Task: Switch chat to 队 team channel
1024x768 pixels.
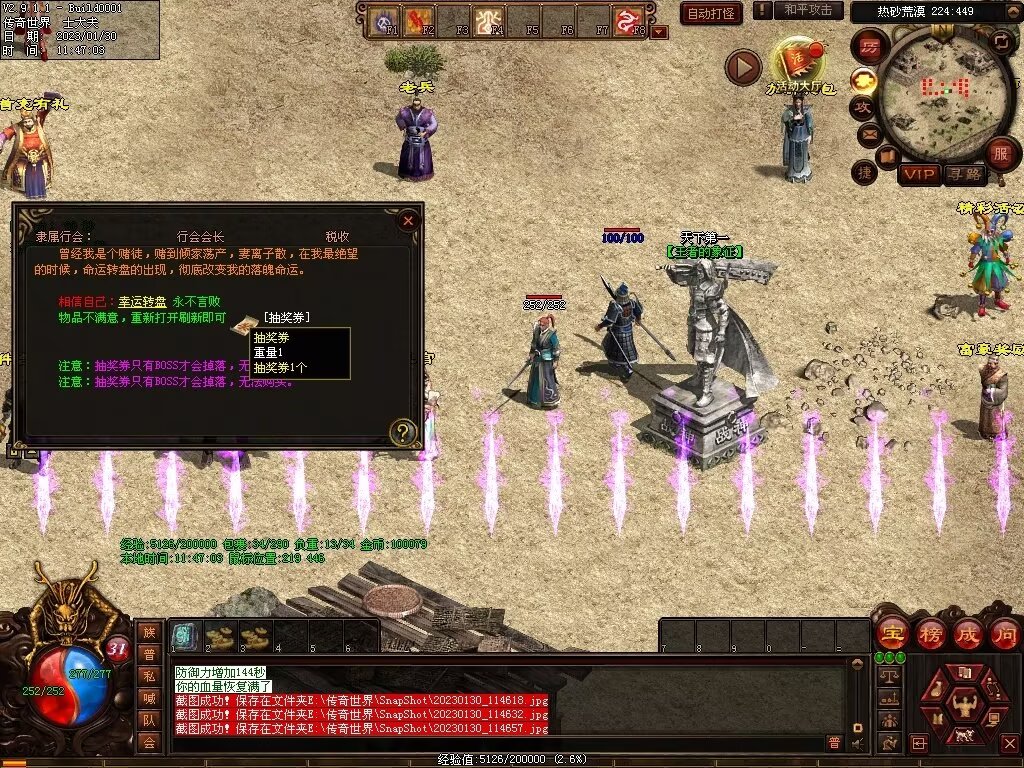Action: pos(149,720)
